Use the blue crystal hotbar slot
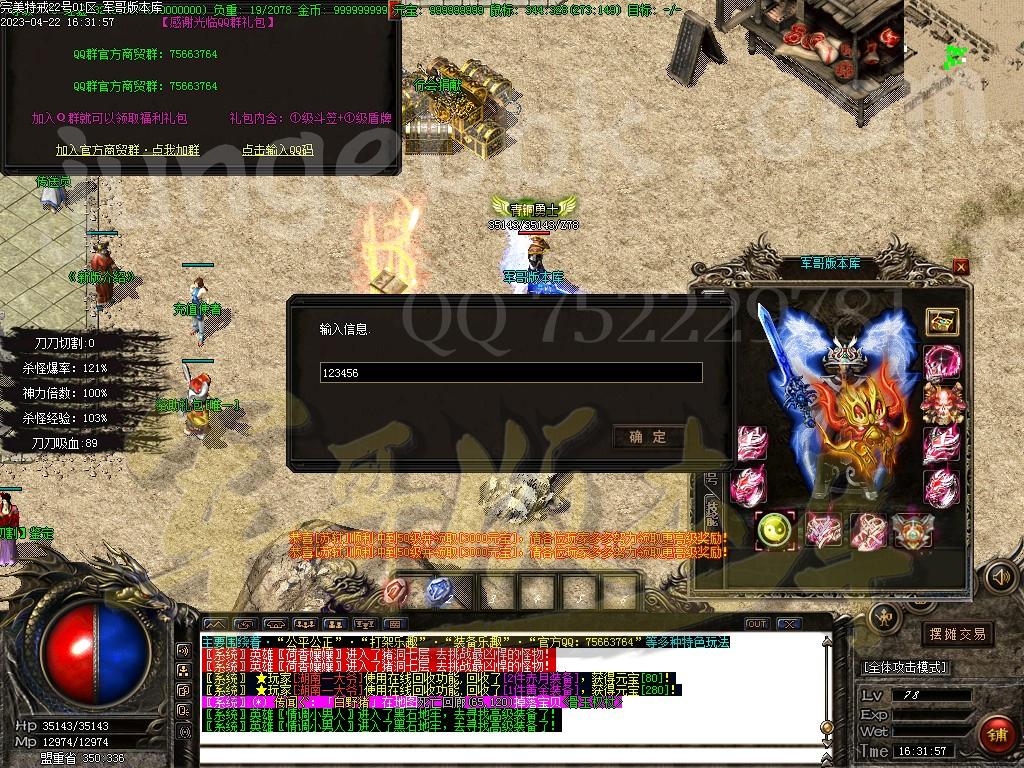The image size is (1024, 768). [x=439, y=591]
